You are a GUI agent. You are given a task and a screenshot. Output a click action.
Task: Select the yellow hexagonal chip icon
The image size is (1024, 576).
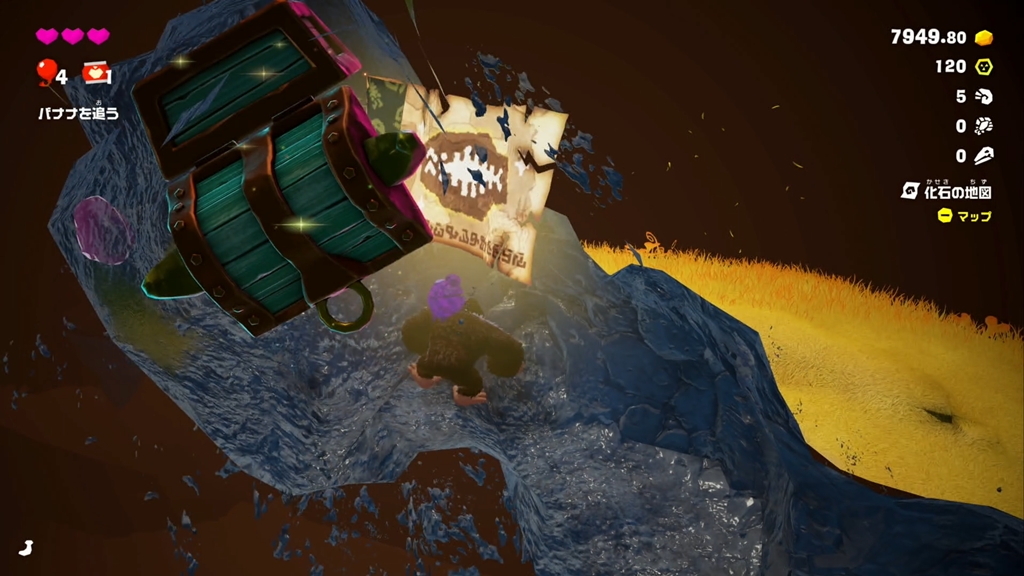pos(984,67)
